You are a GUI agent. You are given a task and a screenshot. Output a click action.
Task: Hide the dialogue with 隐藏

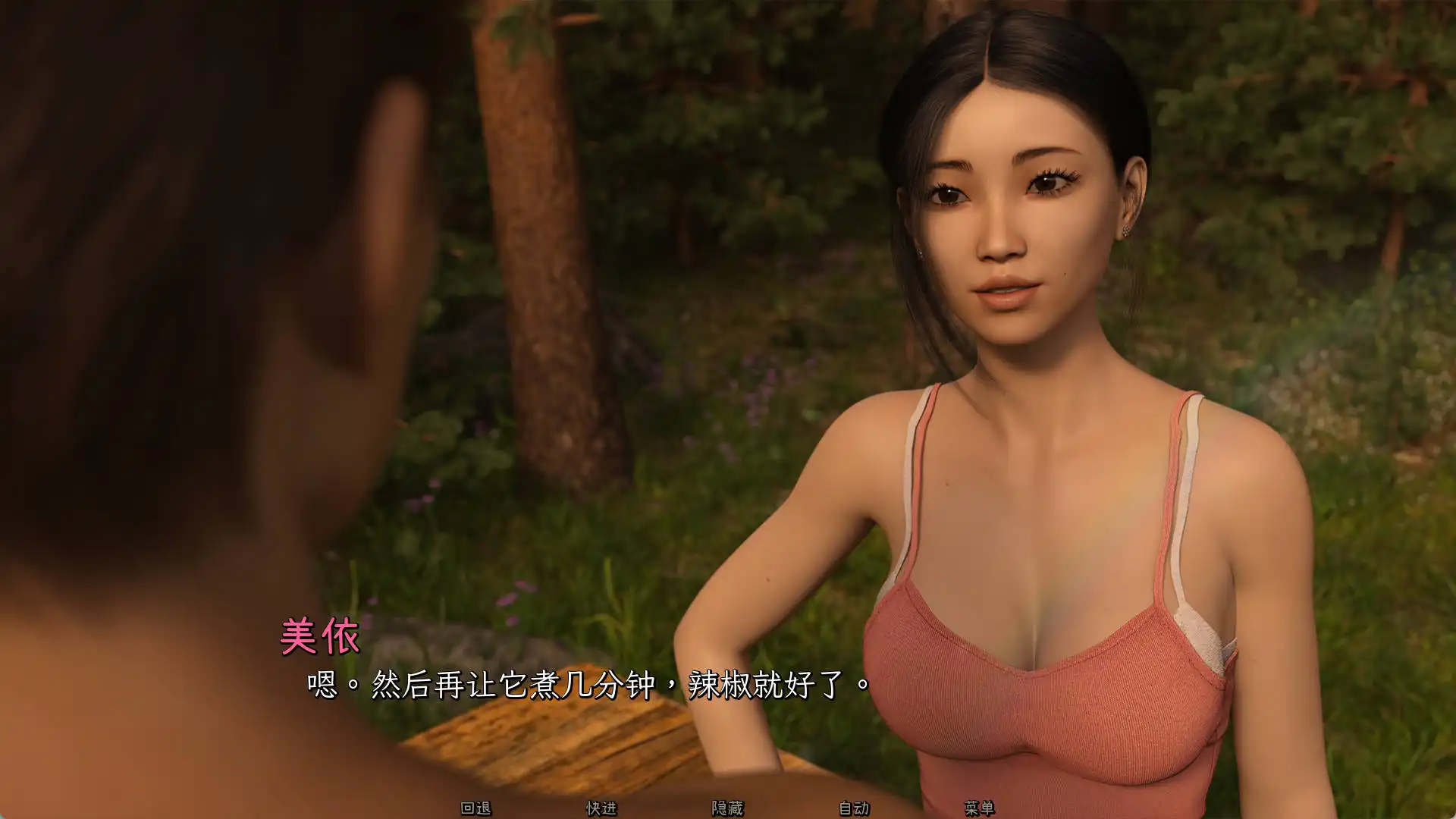(x=727, y=808)
